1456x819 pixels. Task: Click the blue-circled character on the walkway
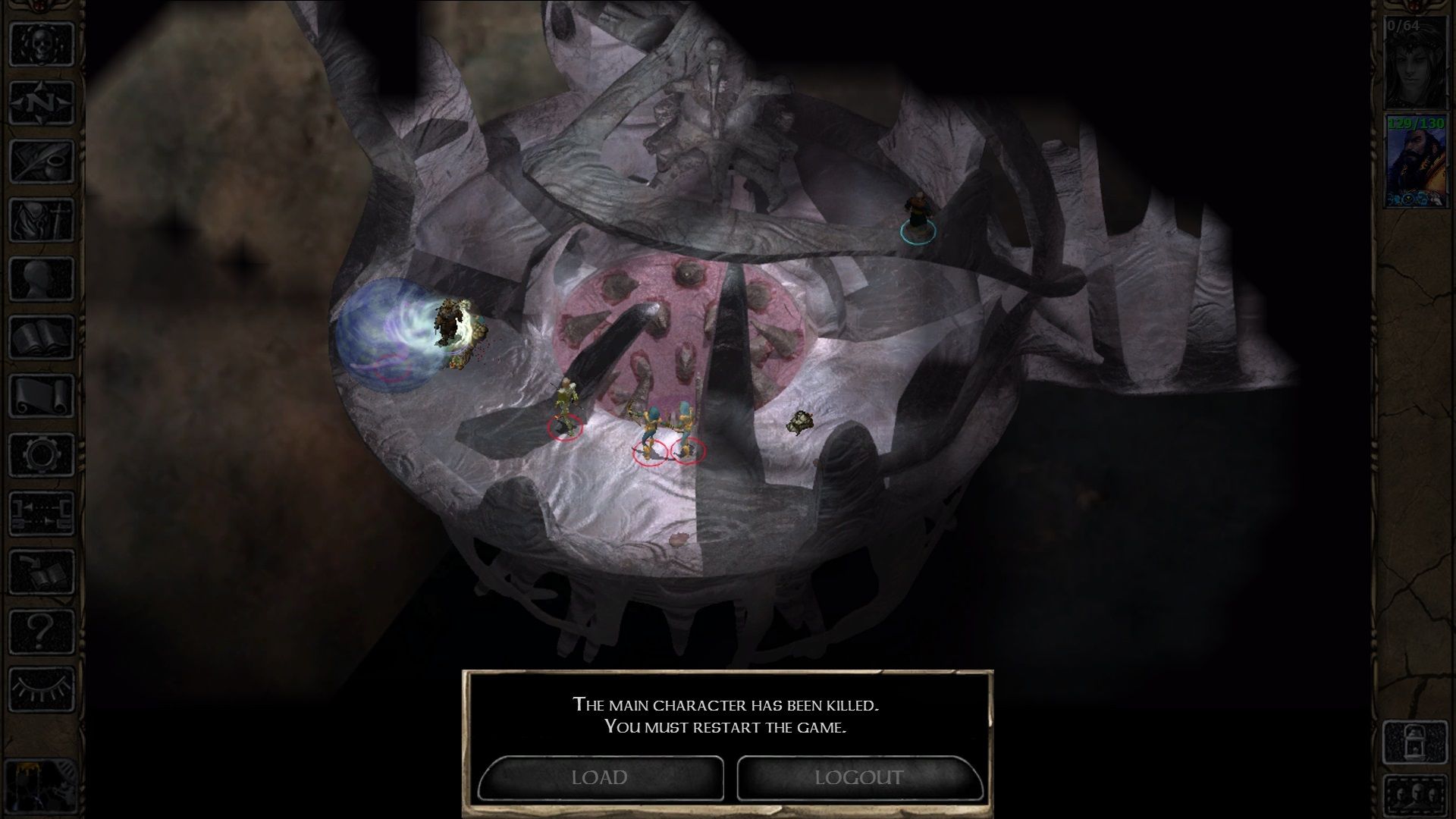[x=917, y=212]
